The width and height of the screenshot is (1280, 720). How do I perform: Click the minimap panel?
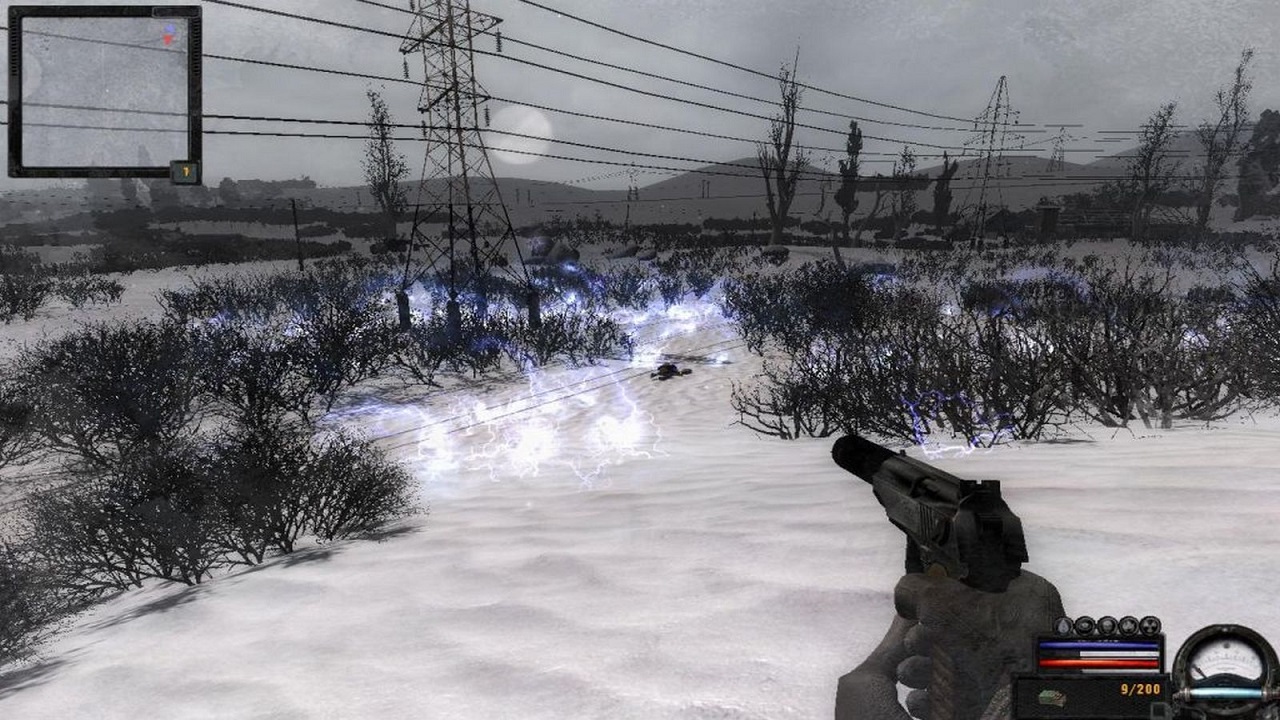coord(104,91)
